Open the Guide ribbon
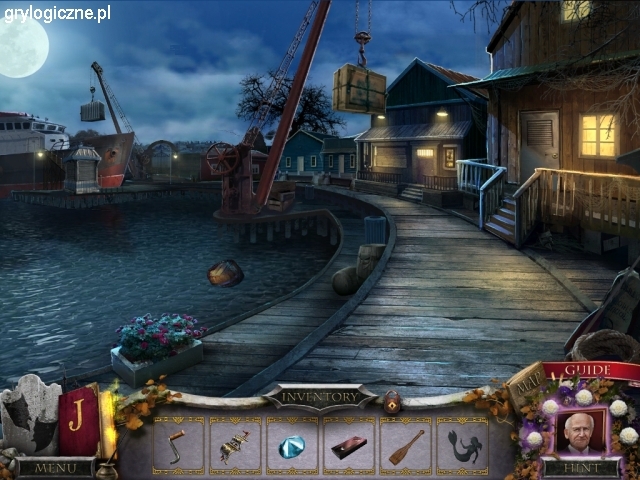Image resolution: width=640 pixels, height=480 pixels. 592,370
